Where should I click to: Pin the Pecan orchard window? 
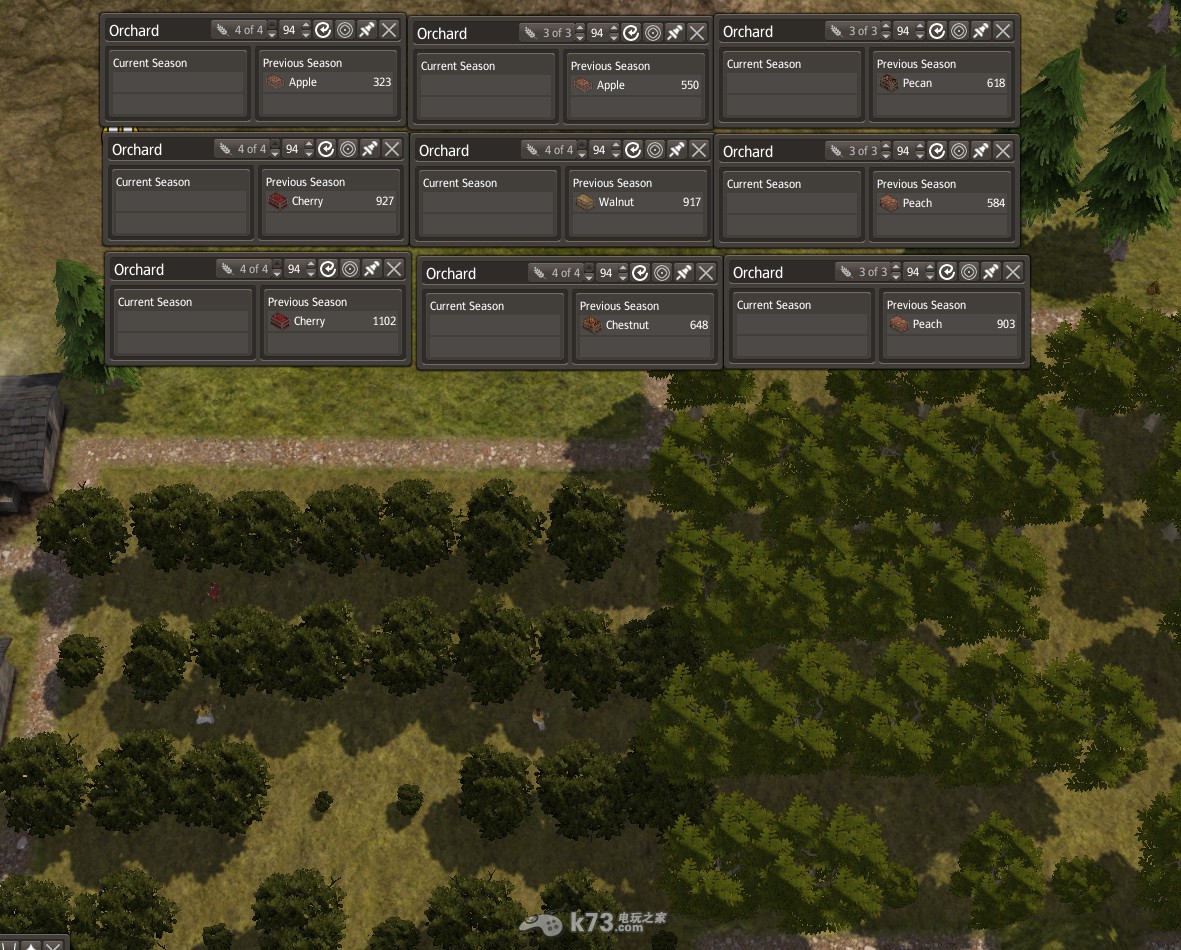click(x=981, y=31)
